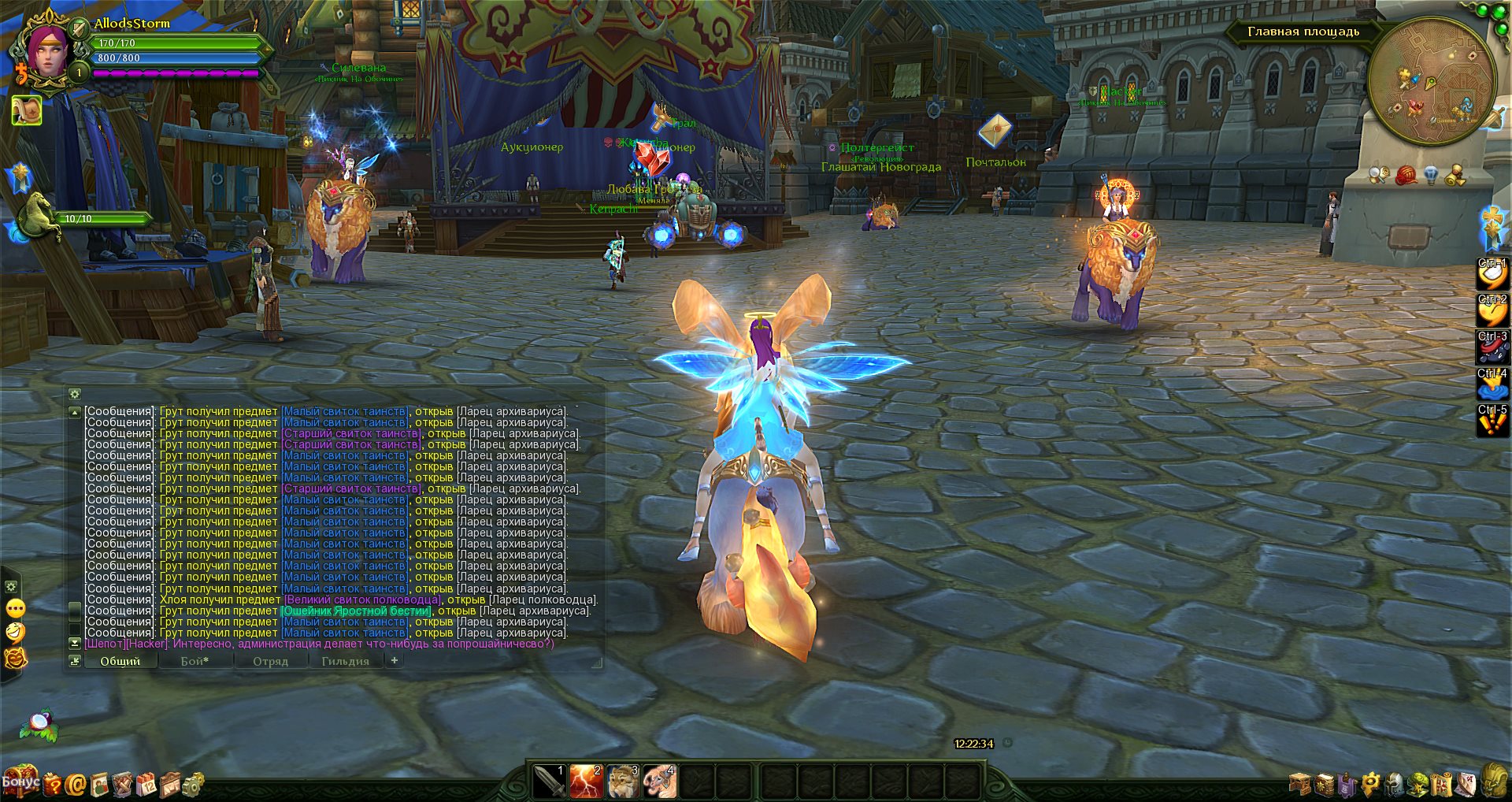Switch to the Гильдия chat tab
This screenshot has height=802, width=1512.
345,662
